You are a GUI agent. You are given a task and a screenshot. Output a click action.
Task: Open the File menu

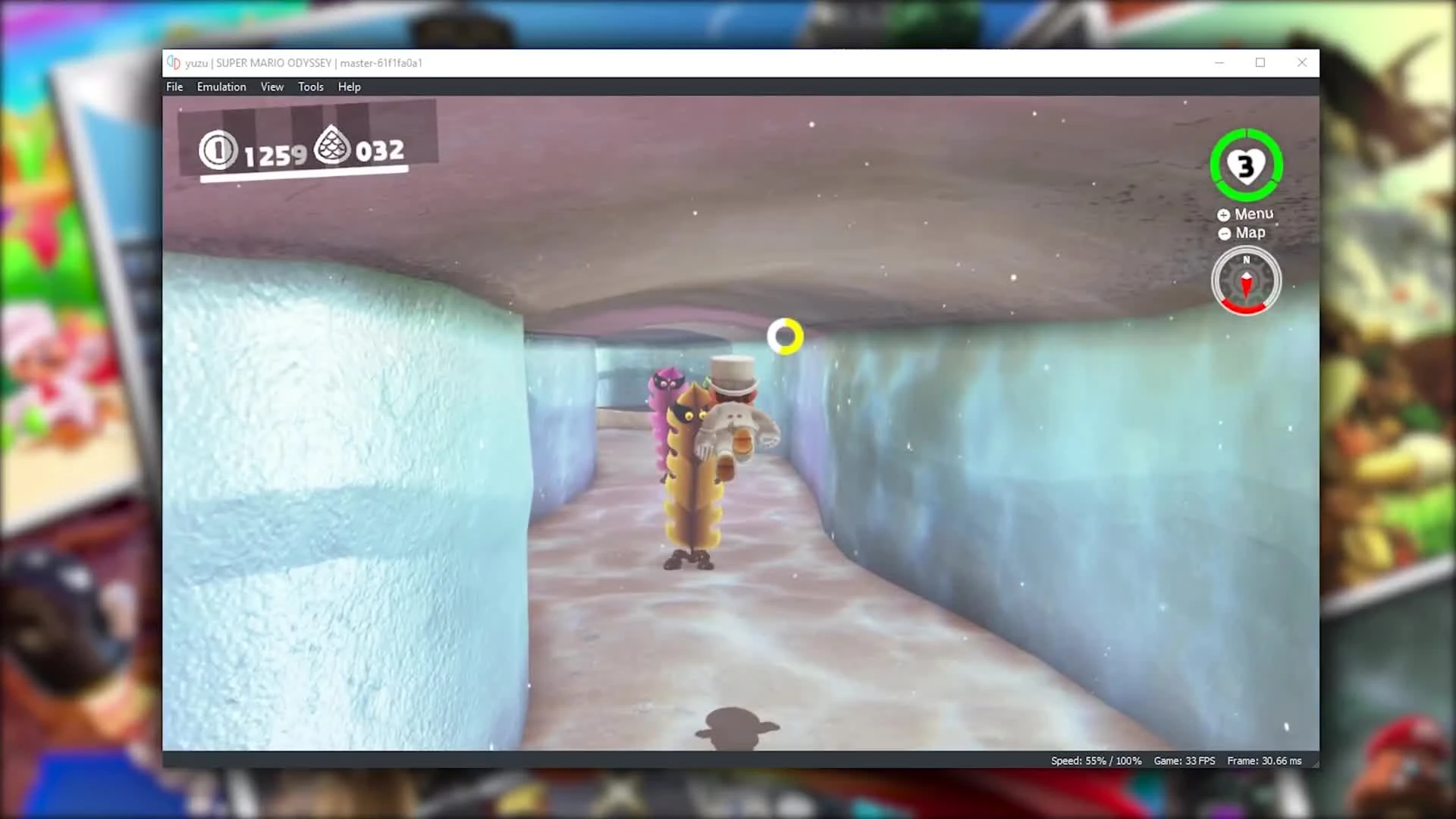(x=174, y=86)
